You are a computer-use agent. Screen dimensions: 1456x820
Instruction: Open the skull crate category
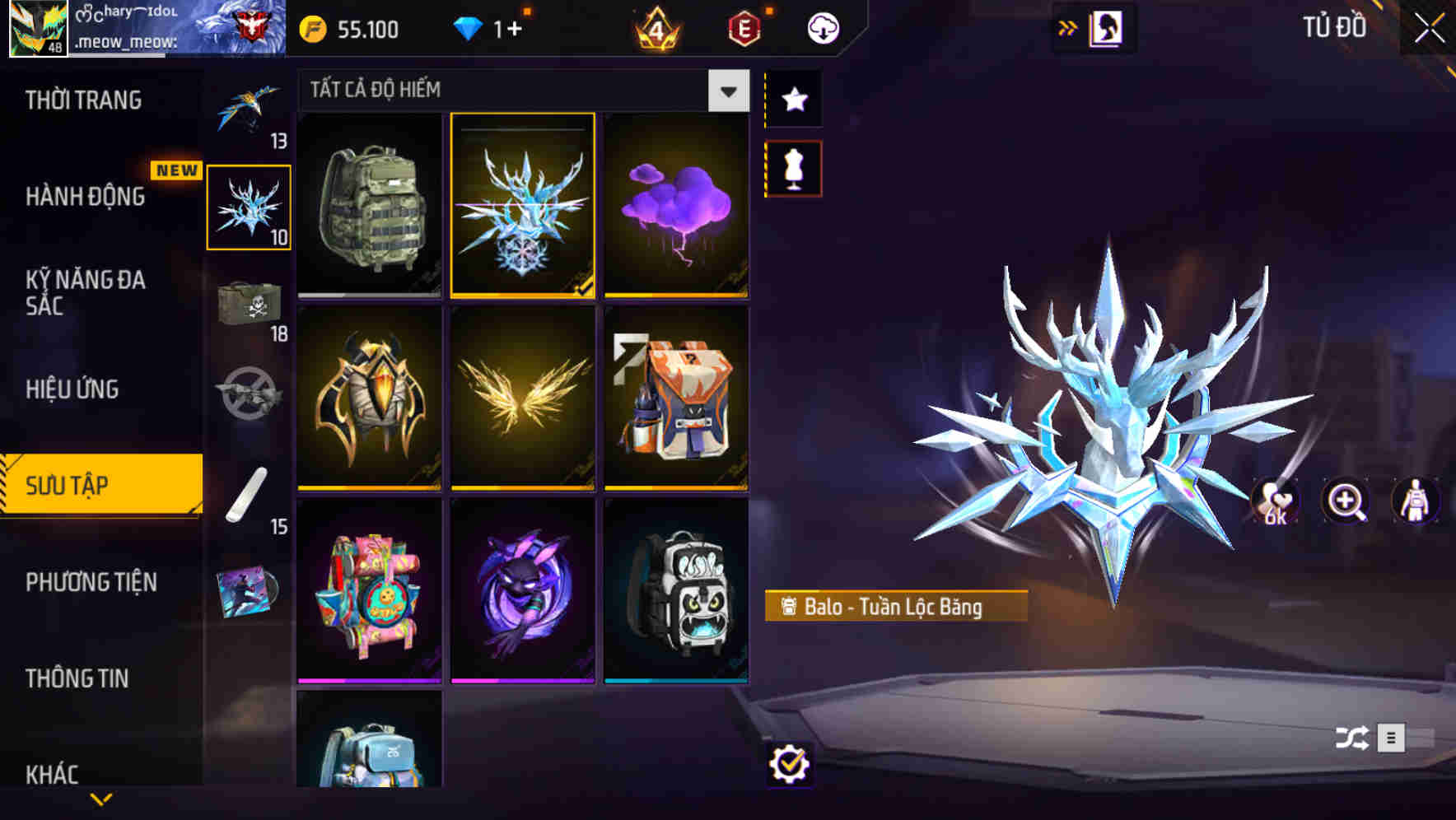[250, 305]
